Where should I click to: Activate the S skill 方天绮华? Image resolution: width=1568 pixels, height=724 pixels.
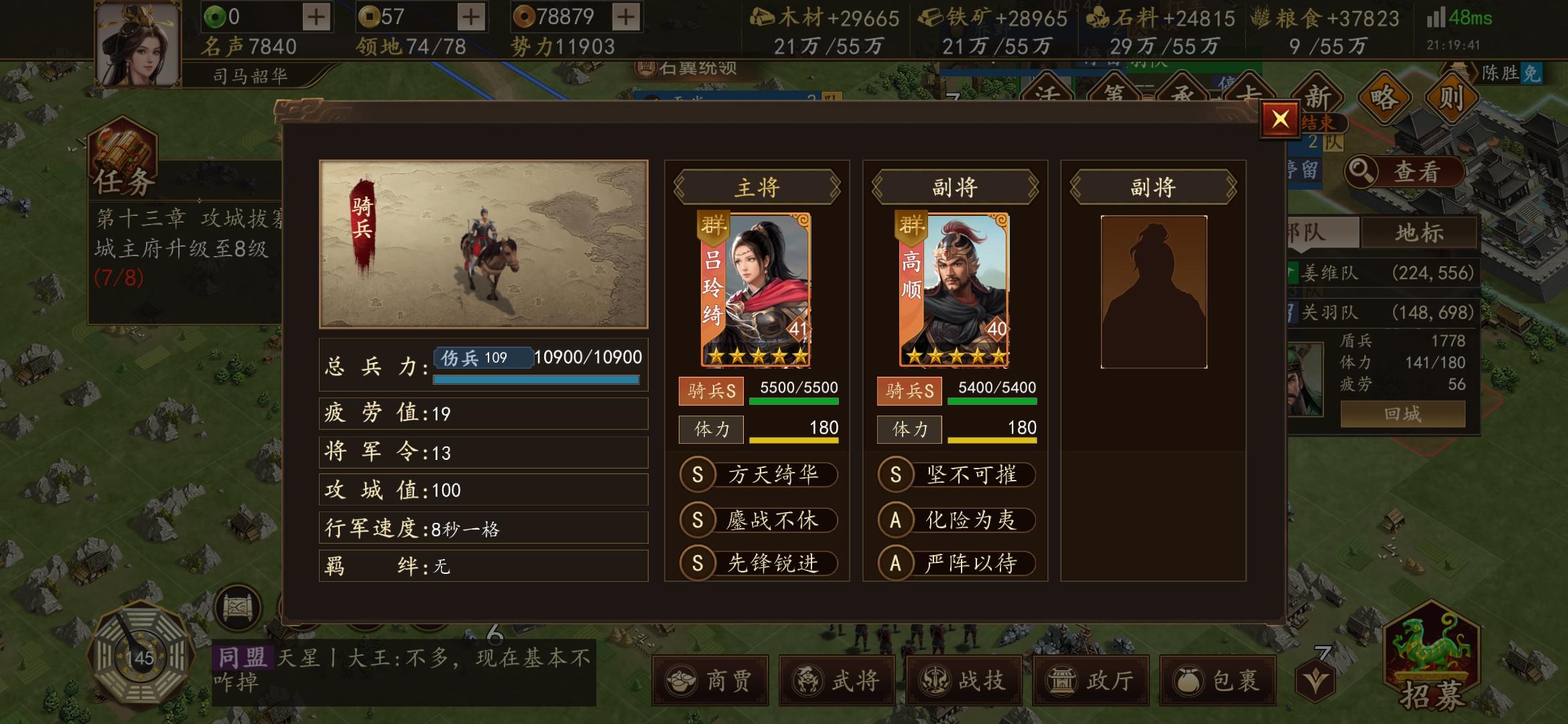click(759, 475)
